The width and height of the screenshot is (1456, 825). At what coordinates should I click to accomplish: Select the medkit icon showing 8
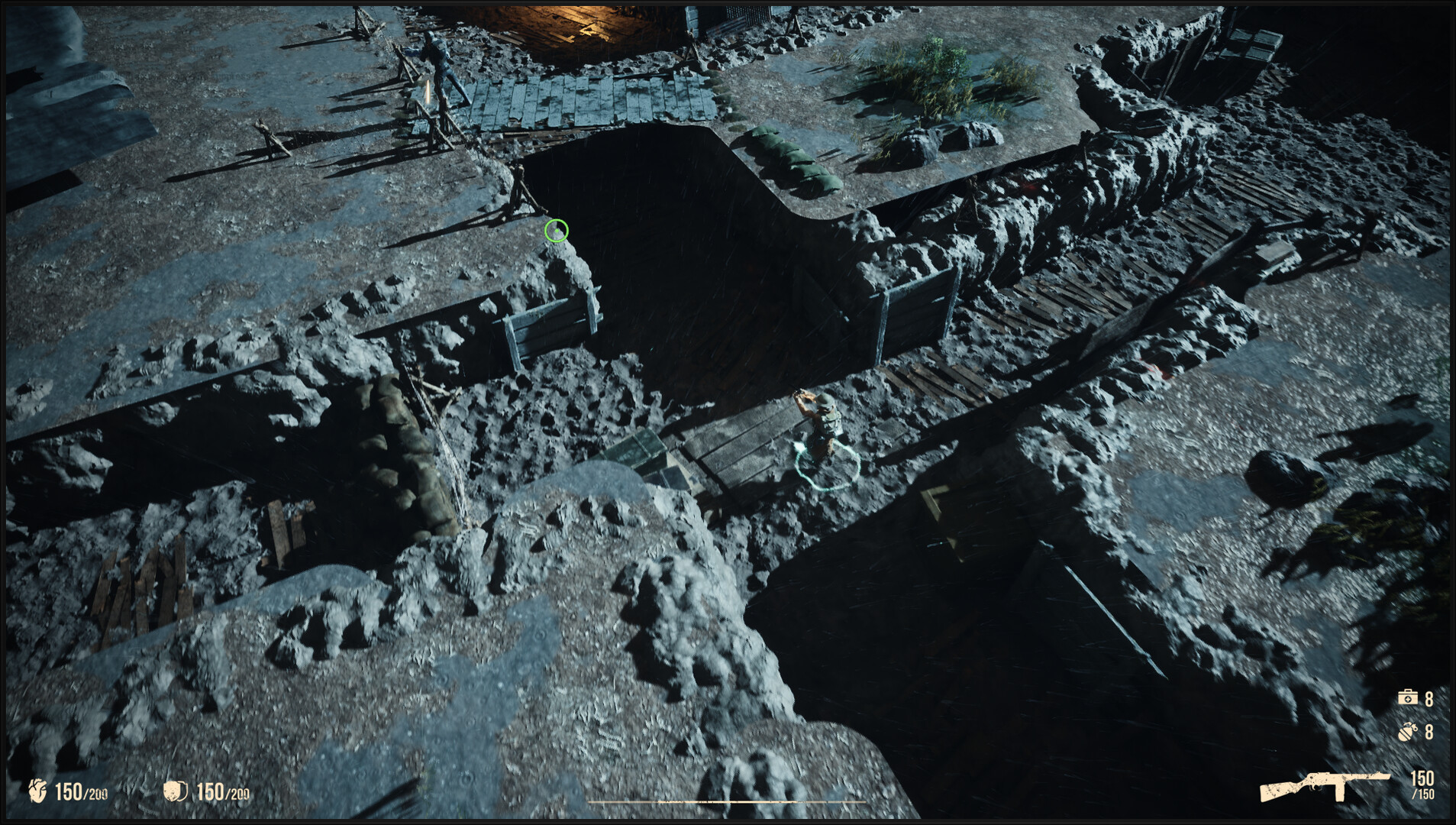tap(1408, 697)
